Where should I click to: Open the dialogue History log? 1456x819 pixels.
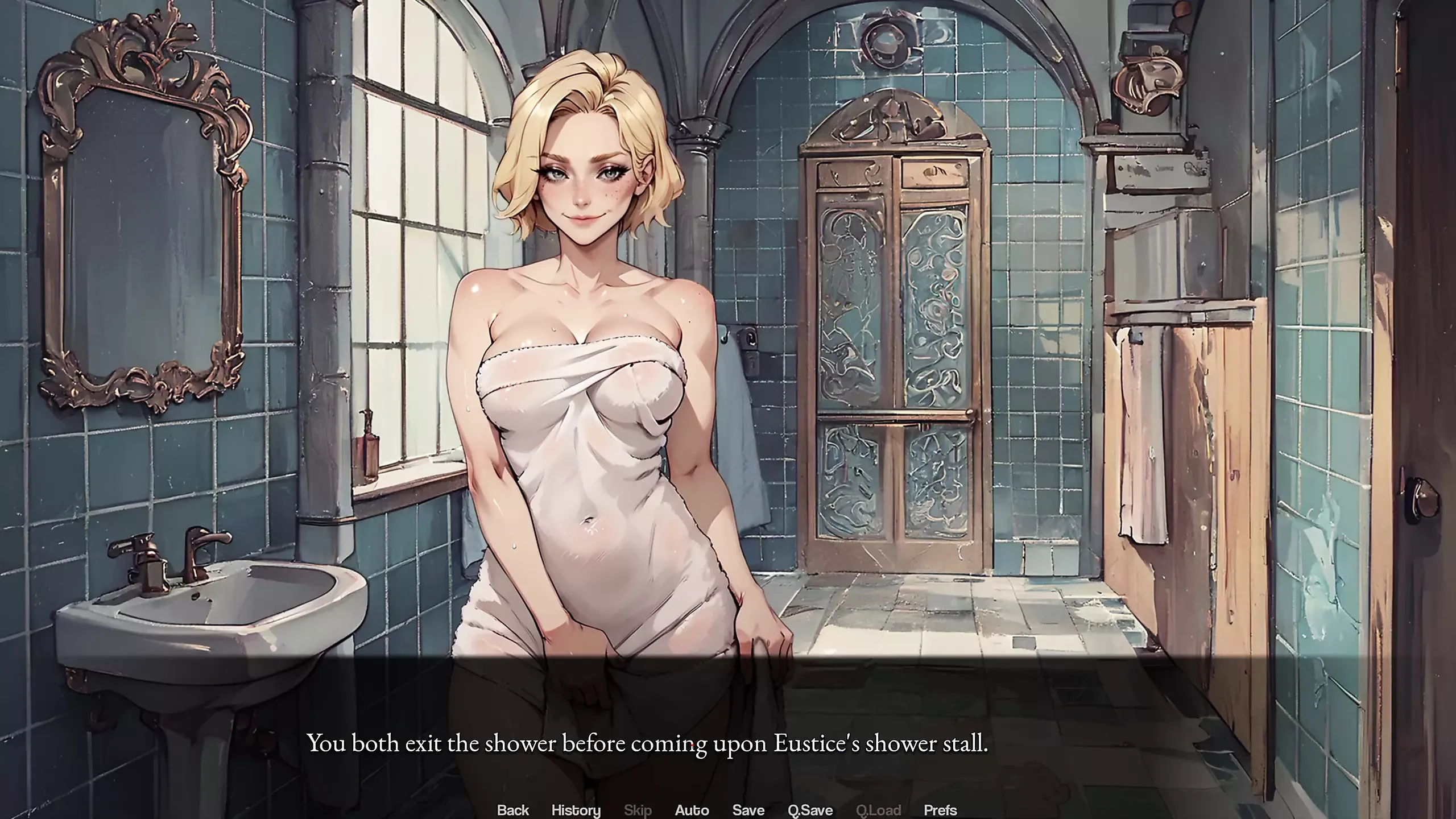(x=576, y=810)
